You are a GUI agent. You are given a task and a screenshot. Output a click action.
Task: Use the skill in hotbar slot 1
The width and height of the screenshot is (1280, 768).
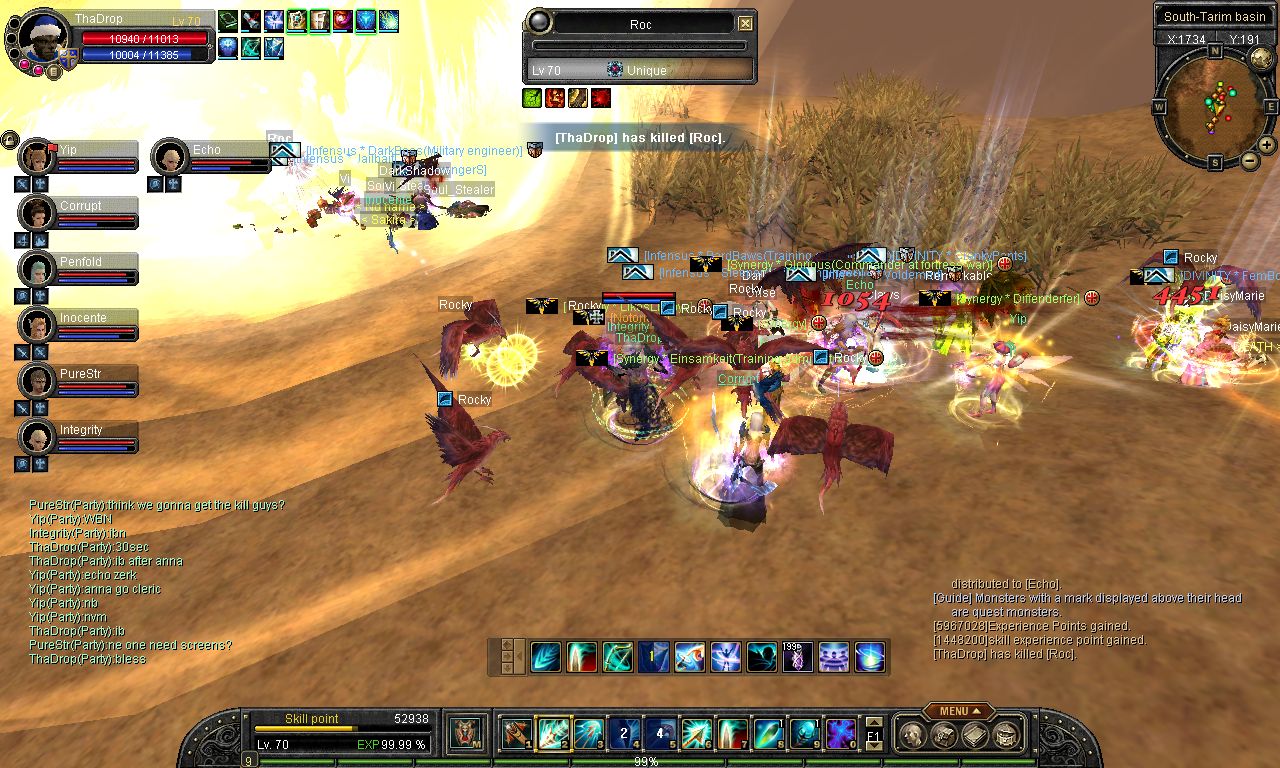point(517,734)
